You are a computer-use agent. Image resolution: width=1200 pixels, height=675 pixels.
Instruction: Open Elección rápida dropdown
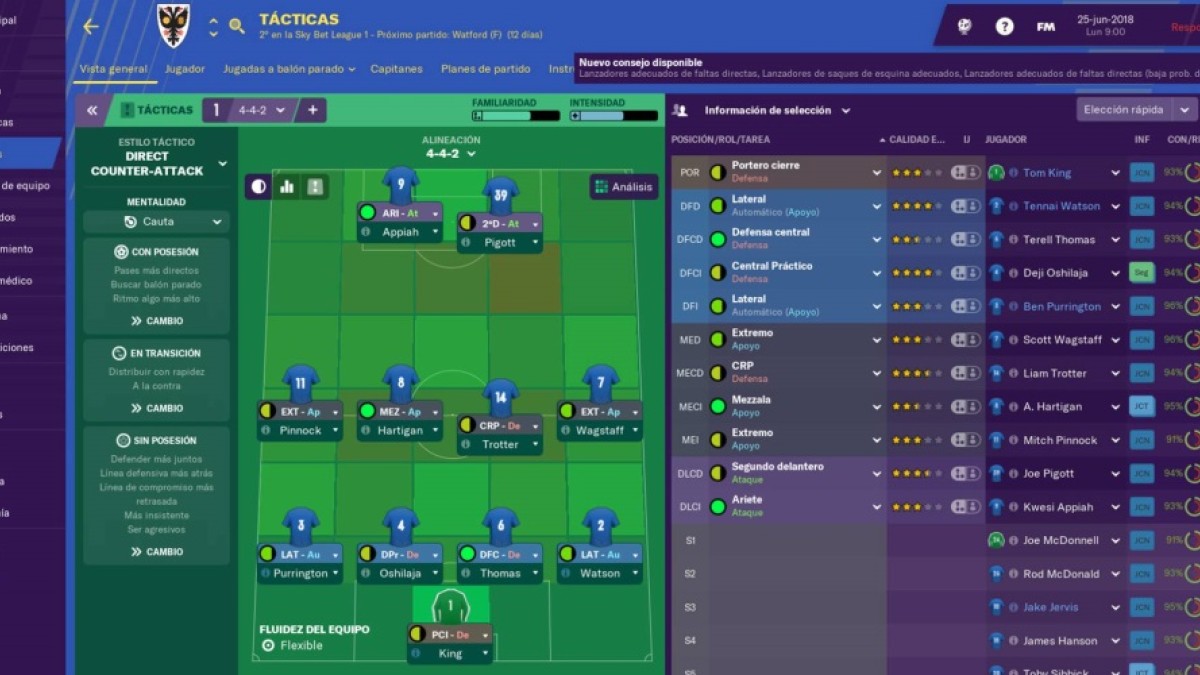point(1136,110)
